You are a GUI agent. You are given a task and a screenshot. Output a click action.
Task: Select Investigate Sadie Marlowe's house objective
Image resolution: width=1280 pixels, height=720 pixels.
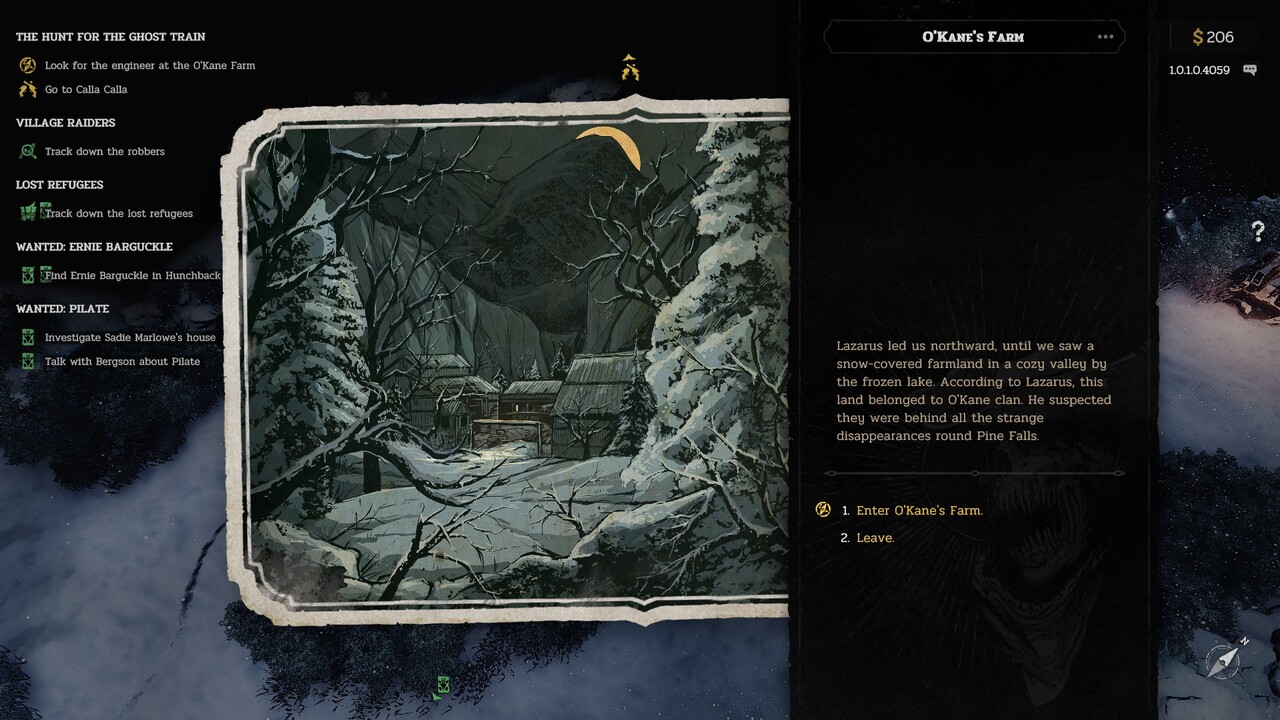130,337
